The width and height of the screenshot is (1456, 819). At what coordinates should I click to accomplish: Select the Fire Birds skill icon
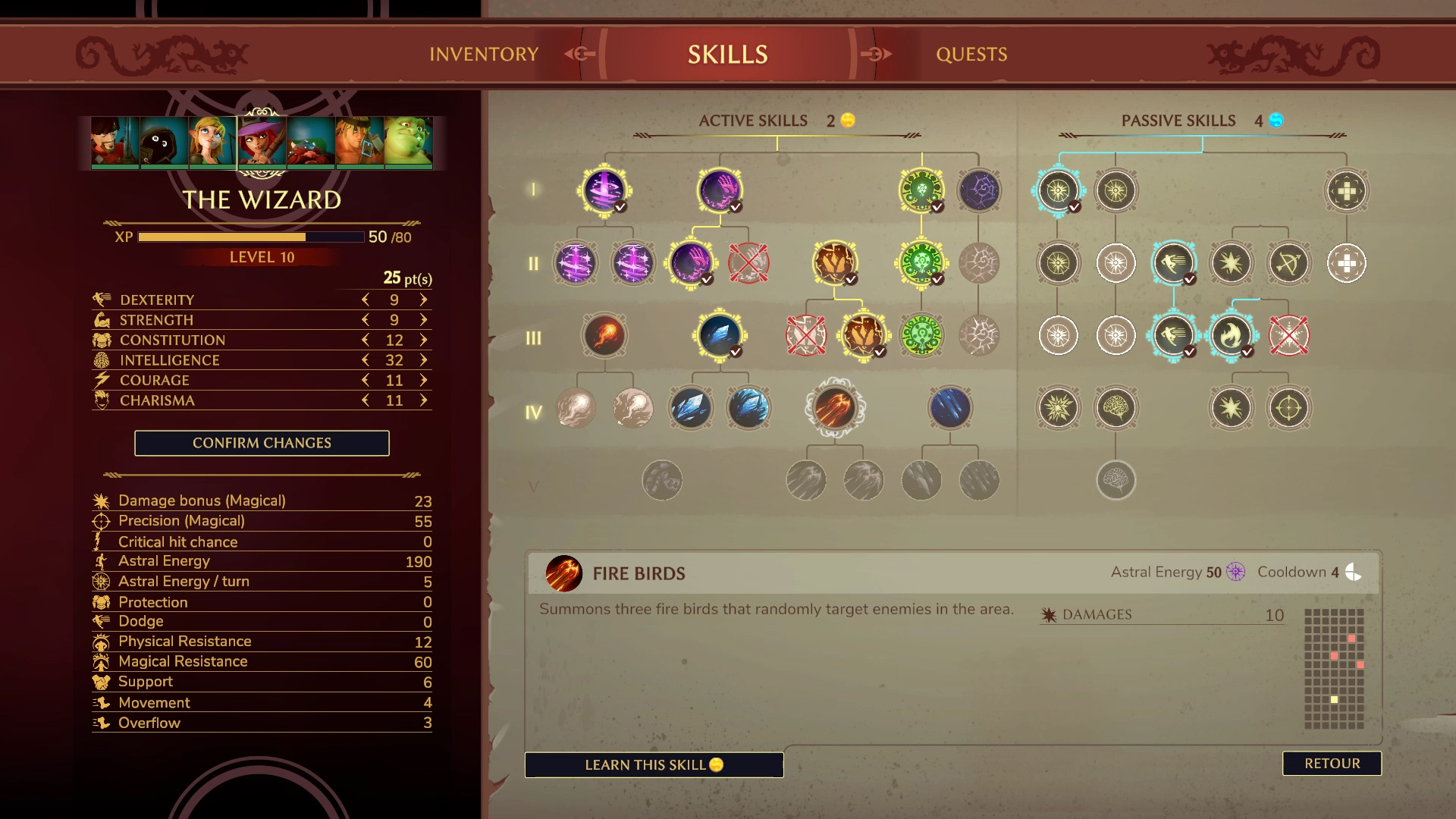click(x=835, y=407)
